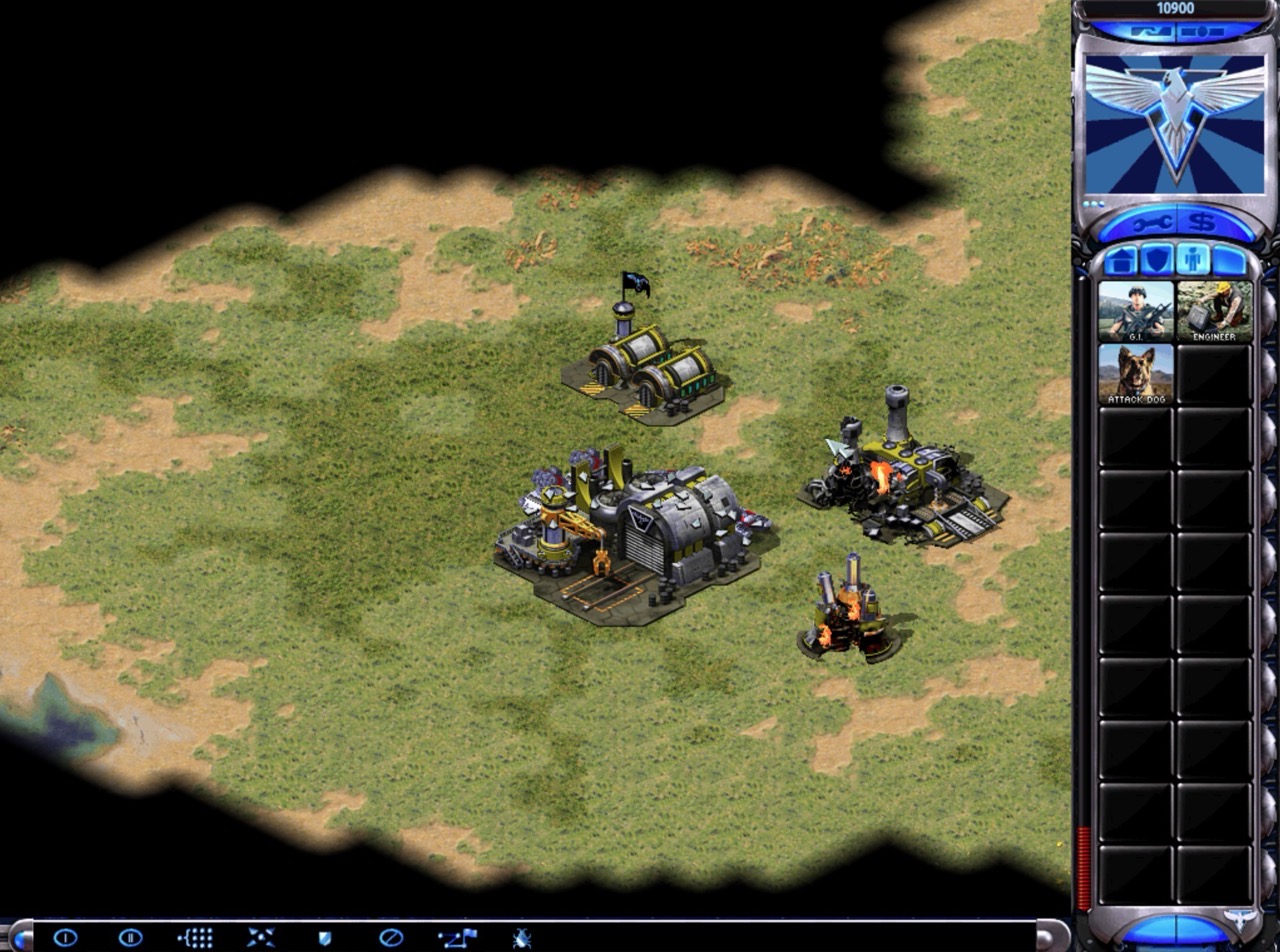Train a G.I. infantry unit

tap(1135, 311)
